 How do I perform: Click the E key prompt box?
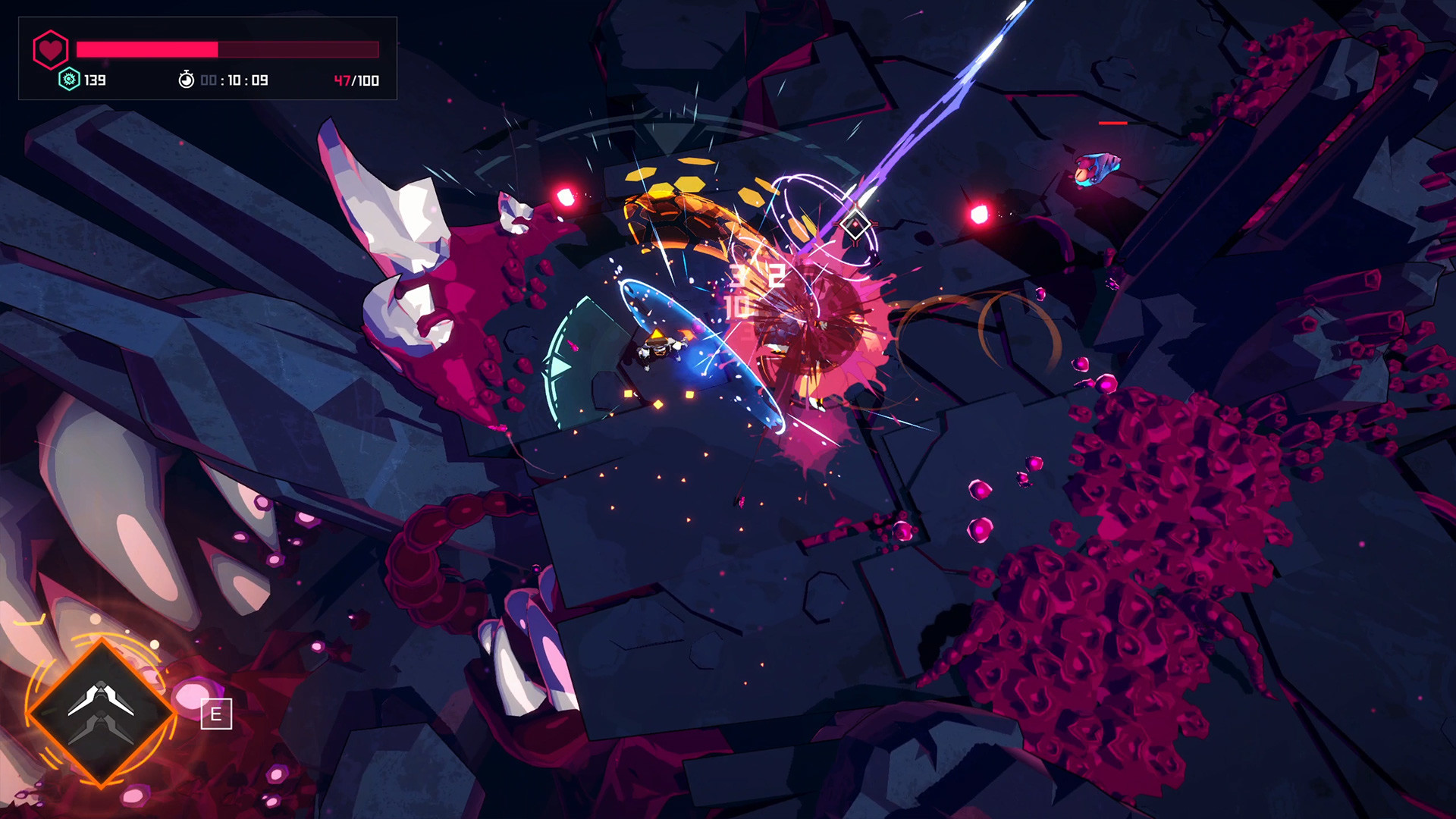(x=216, y=713)
